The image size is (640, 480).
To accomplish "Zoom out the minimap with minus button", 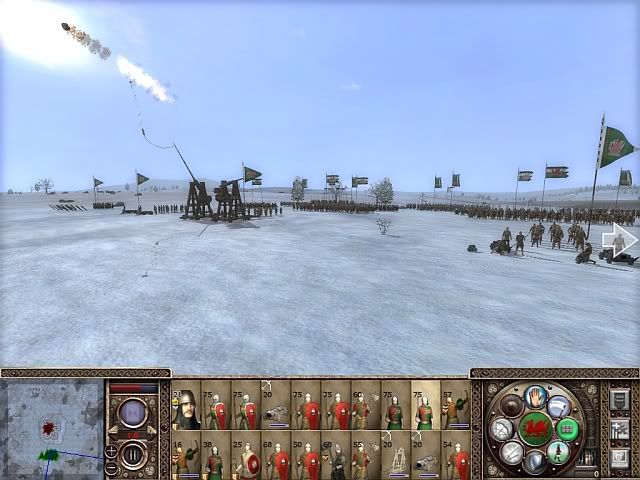I will [x=110, y=464].
